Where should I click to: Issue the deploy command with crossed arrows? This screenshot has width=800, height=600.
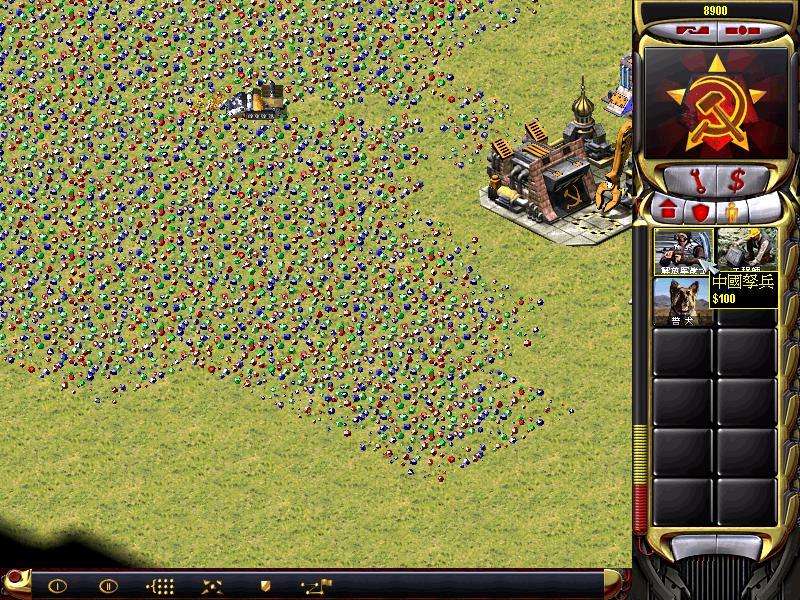(212, 586)
